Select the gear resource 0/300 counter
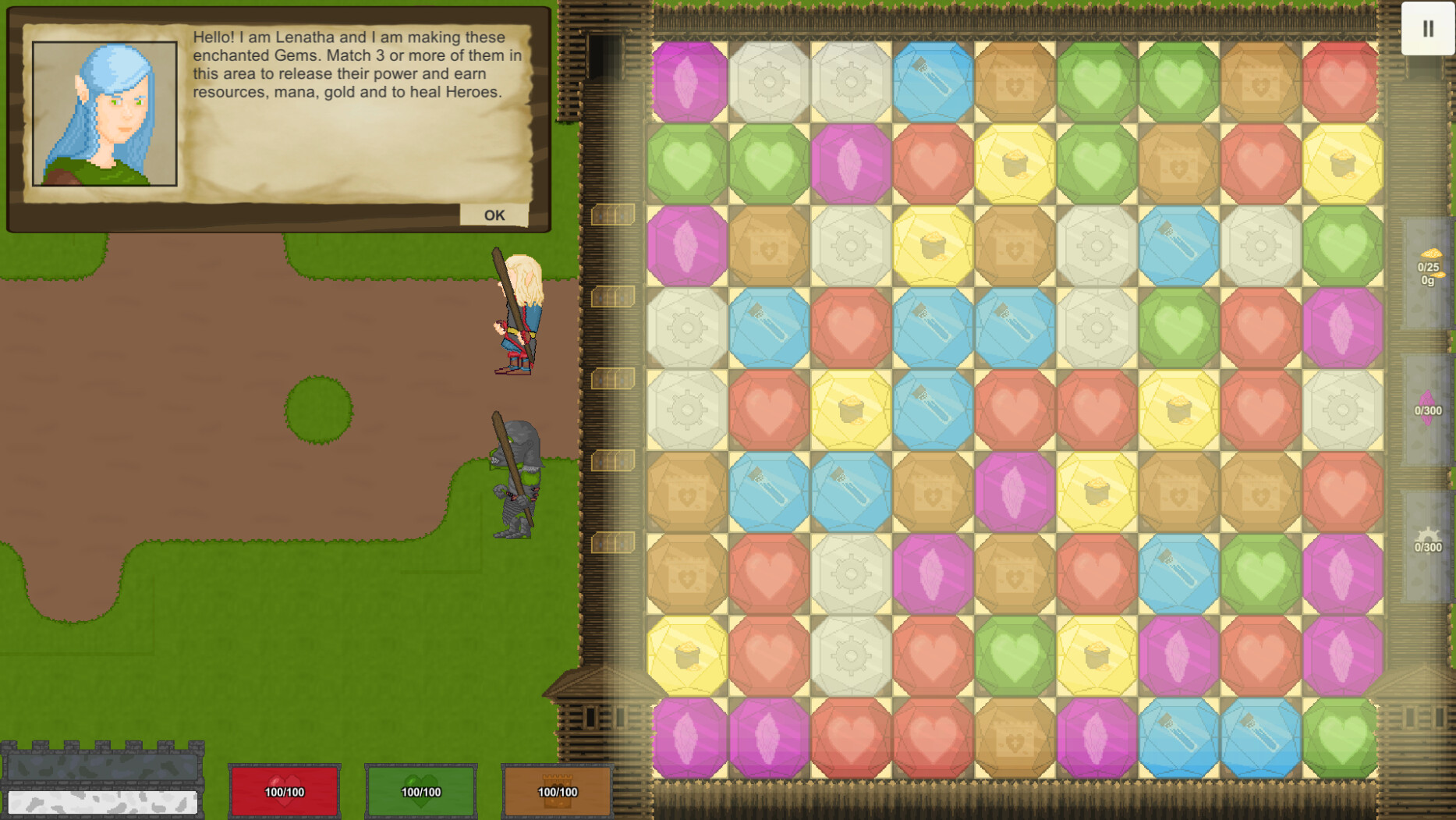Viewport: 1456px width, 820px height. click(1426, 540)
